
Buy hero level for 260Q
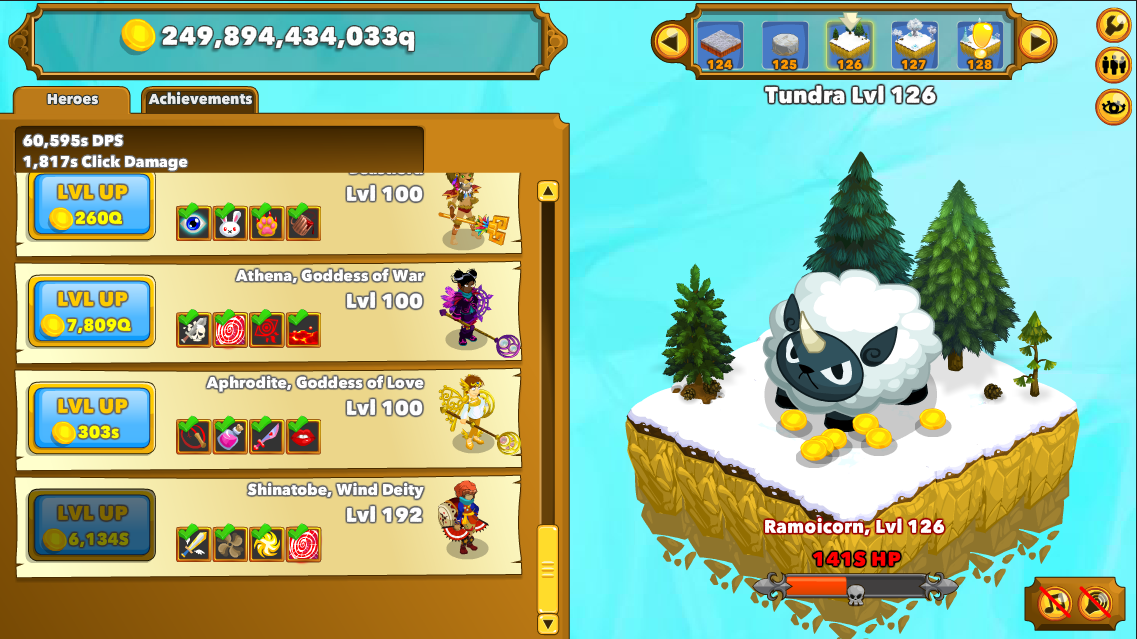click(x=92, y=205)
